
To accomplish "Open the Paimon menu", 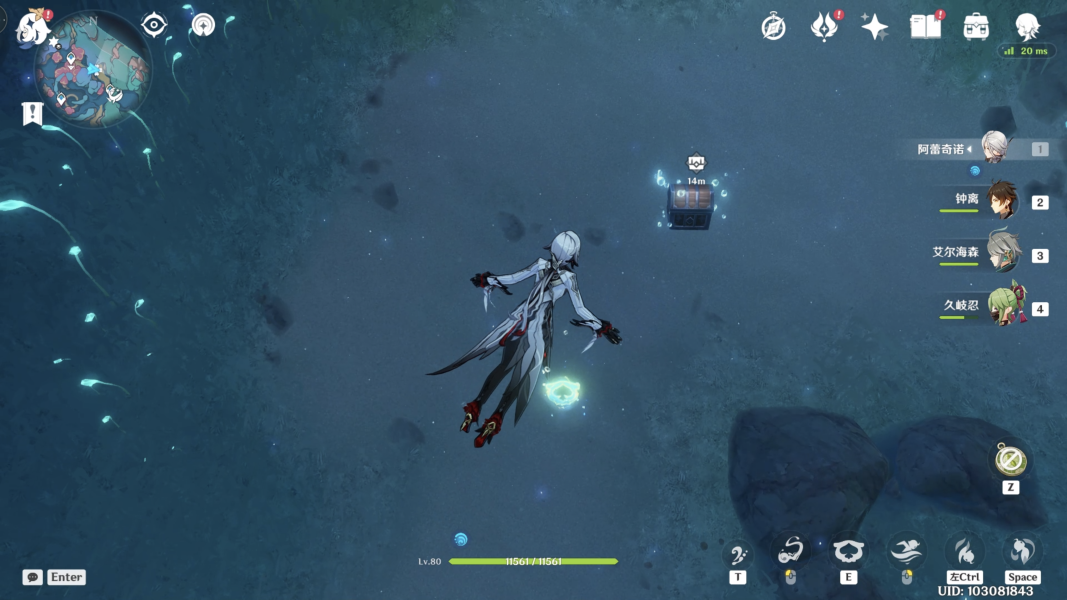I will point(33,28).
